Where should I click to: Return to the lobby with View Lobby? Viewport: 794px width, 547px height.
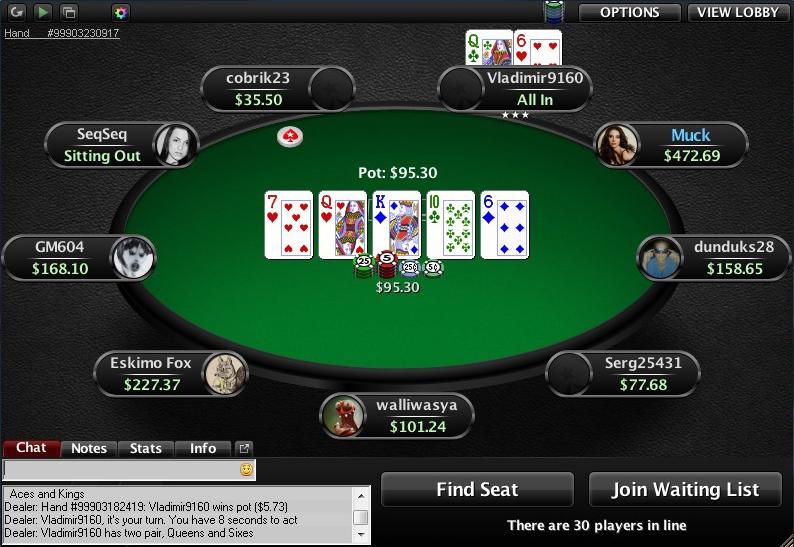click(739, 12)
